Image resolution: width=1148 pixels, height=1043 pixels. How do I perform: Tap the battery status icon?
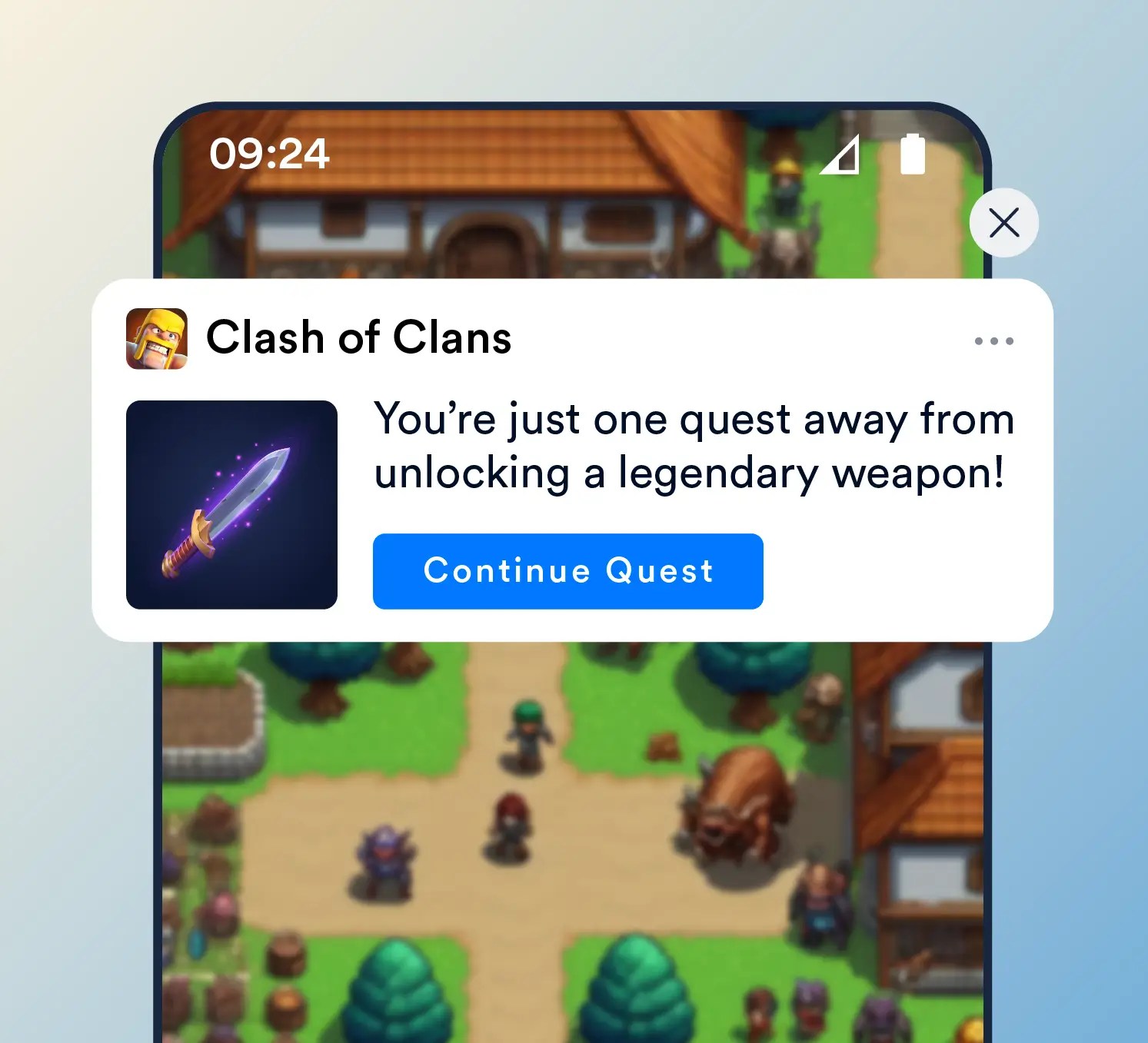[912, 154]
